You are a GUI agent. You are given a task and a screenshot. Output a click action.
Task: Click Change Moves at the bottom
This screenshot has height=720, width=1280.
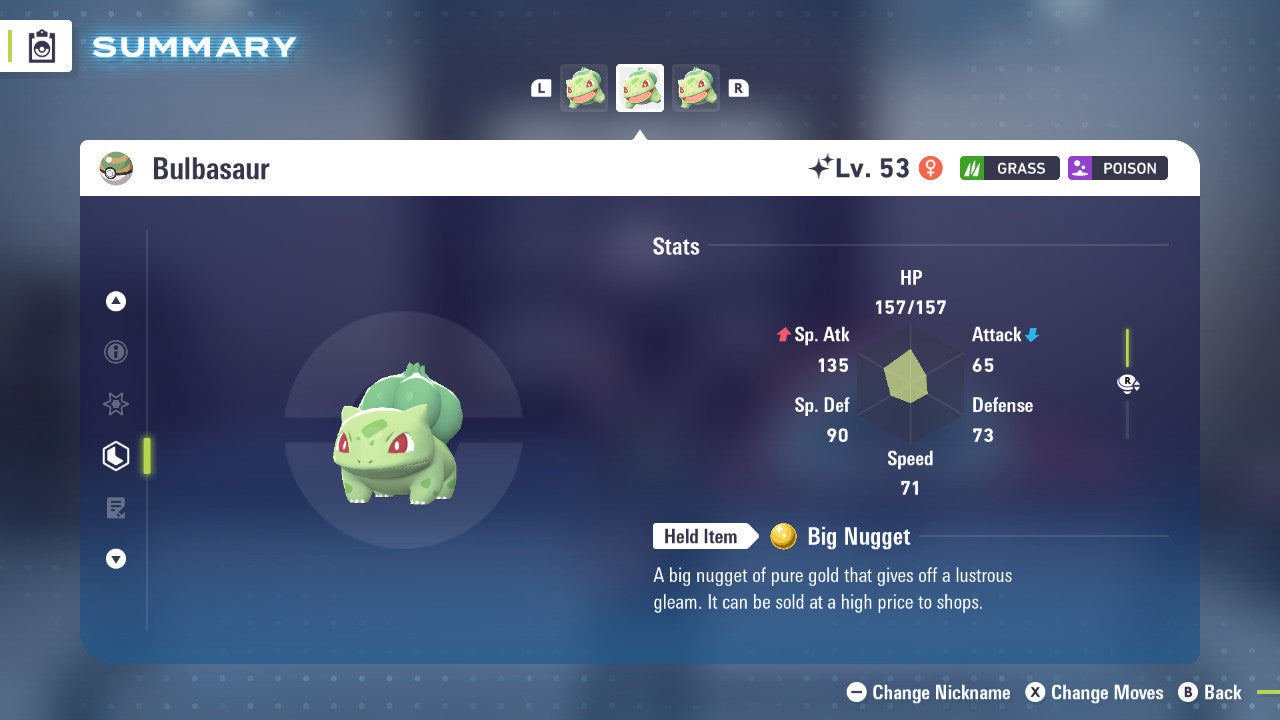[x=1095, y=692]
